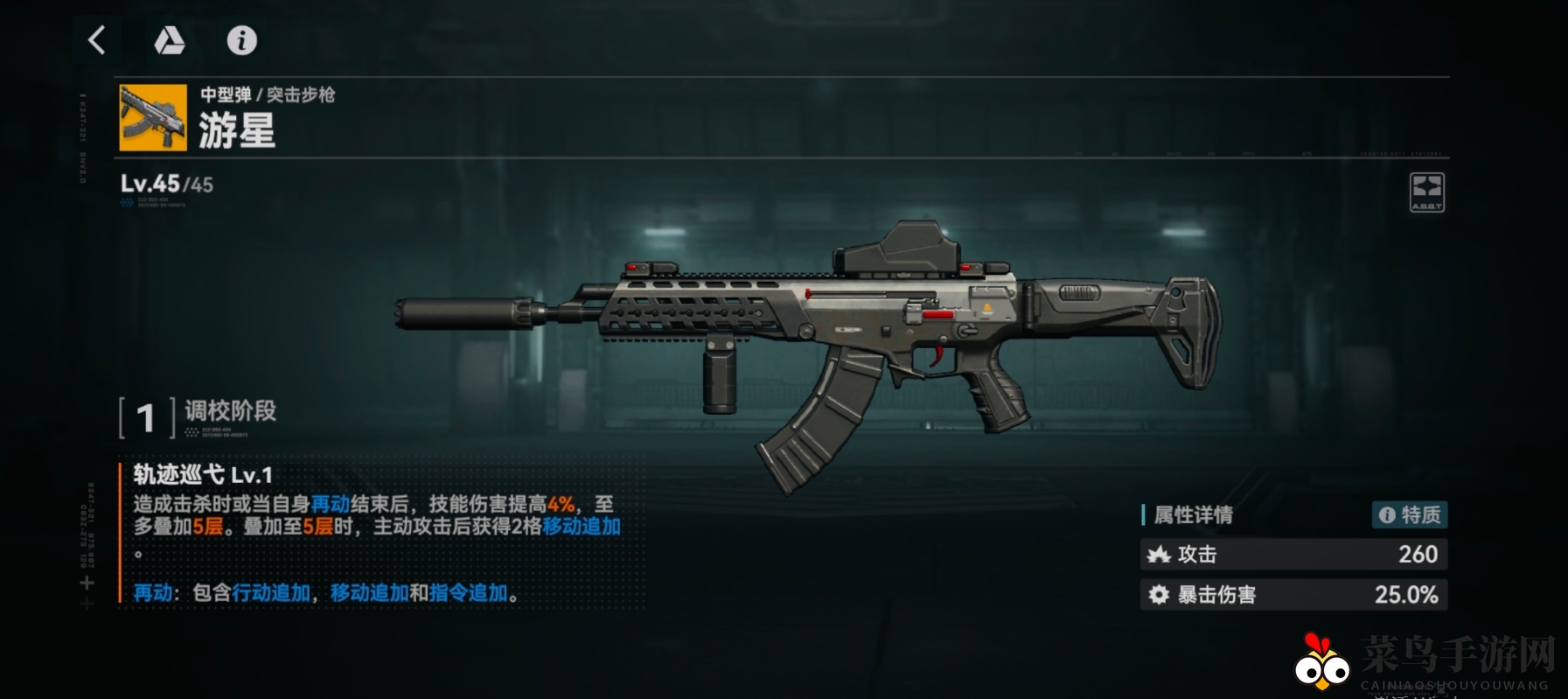1568x699 pixels.
Task: Open the 特质 traits info button
Action: [x=1409, y=514]
